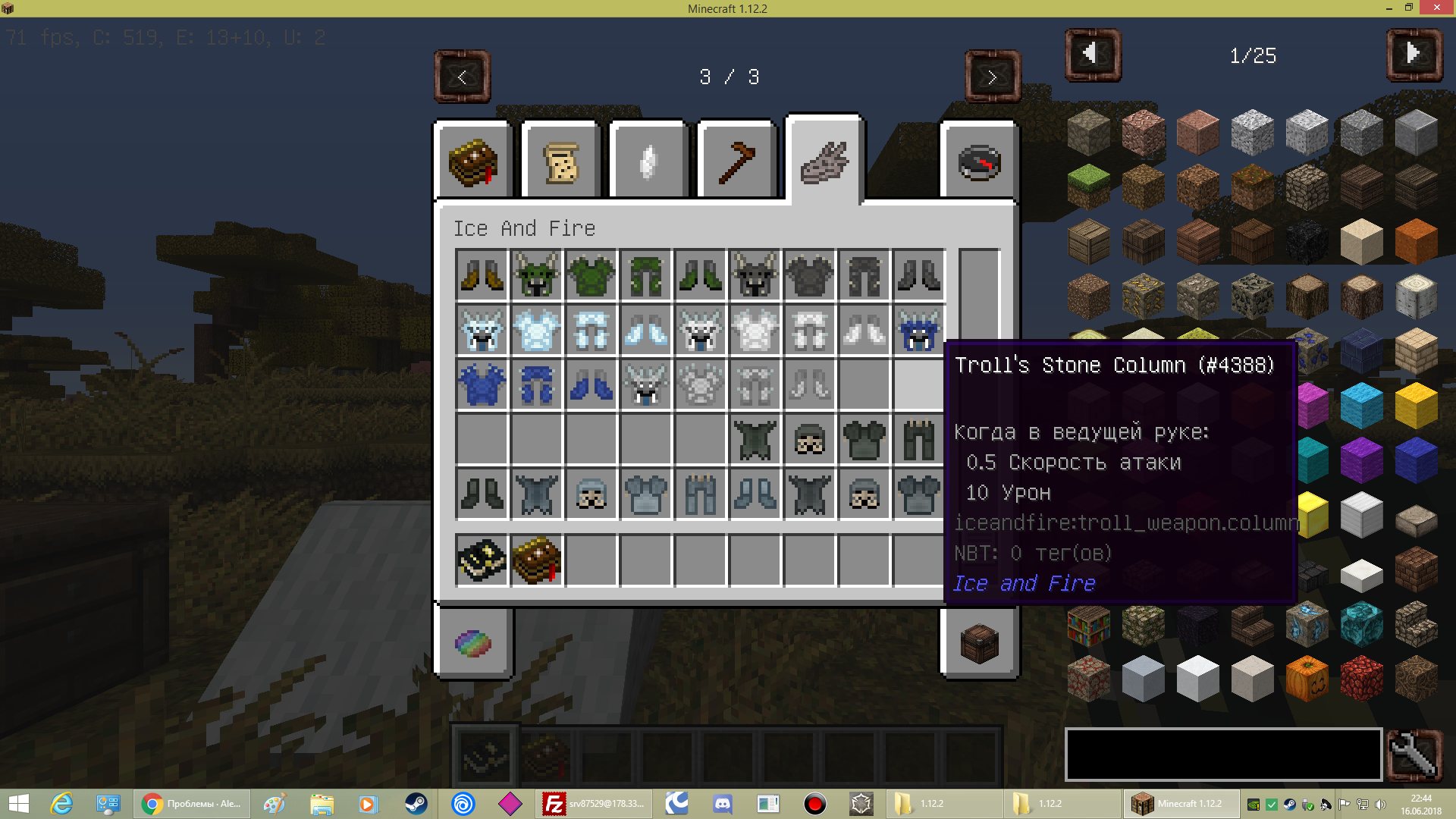
Task: Advance JEI item list to next page
Action: click(x=1414, y=54)
